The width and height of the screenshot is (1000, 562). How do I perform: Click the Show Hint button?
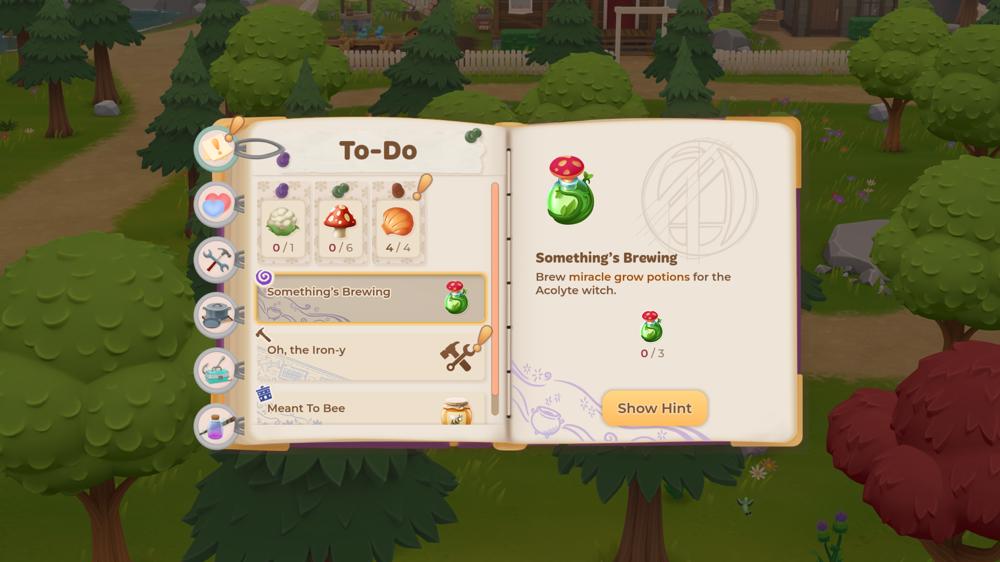click(x=654, y=408)
